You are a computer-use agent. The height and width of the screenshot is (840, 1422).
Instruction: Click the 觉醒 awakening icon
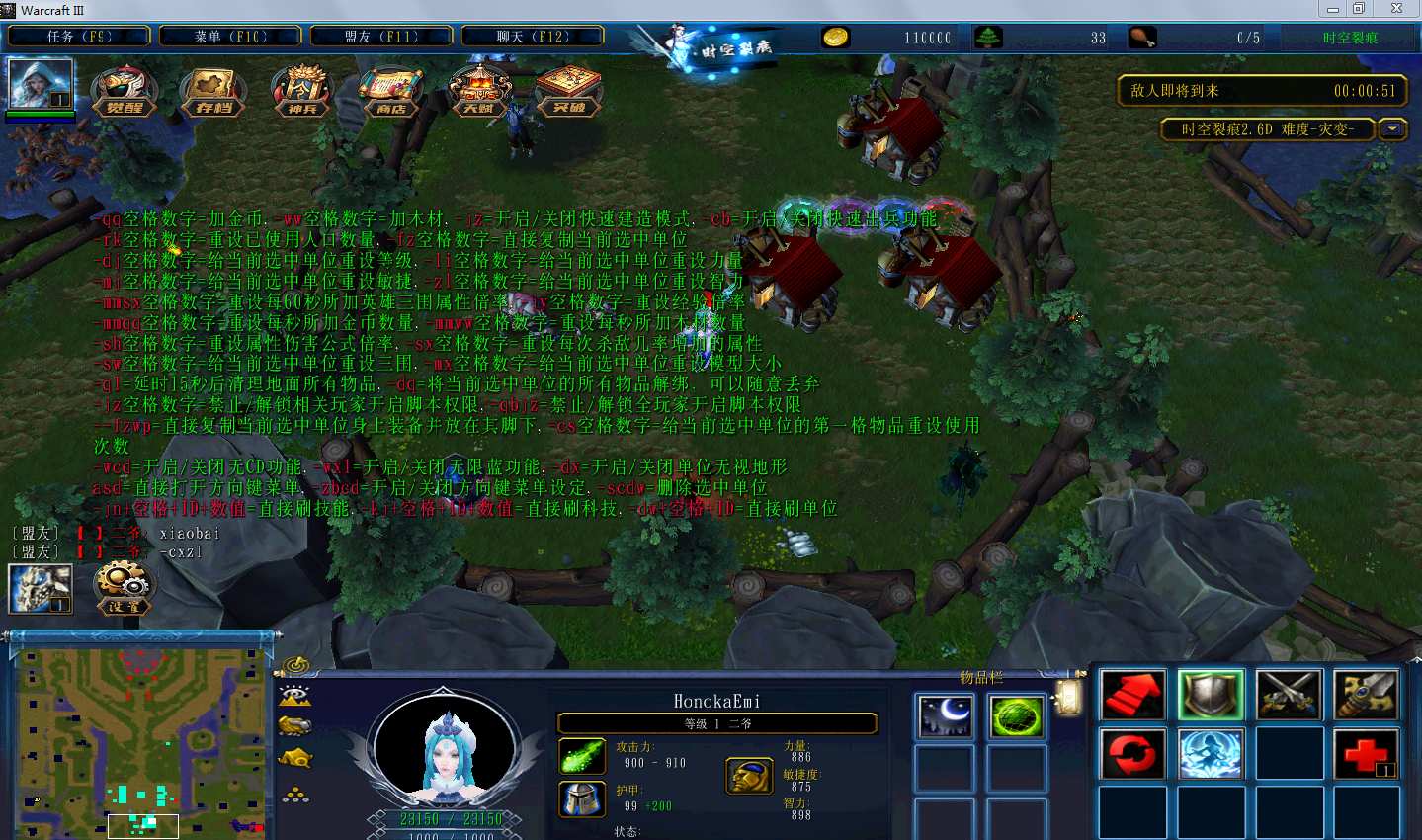pyautogui.click(x=125, y=91)
